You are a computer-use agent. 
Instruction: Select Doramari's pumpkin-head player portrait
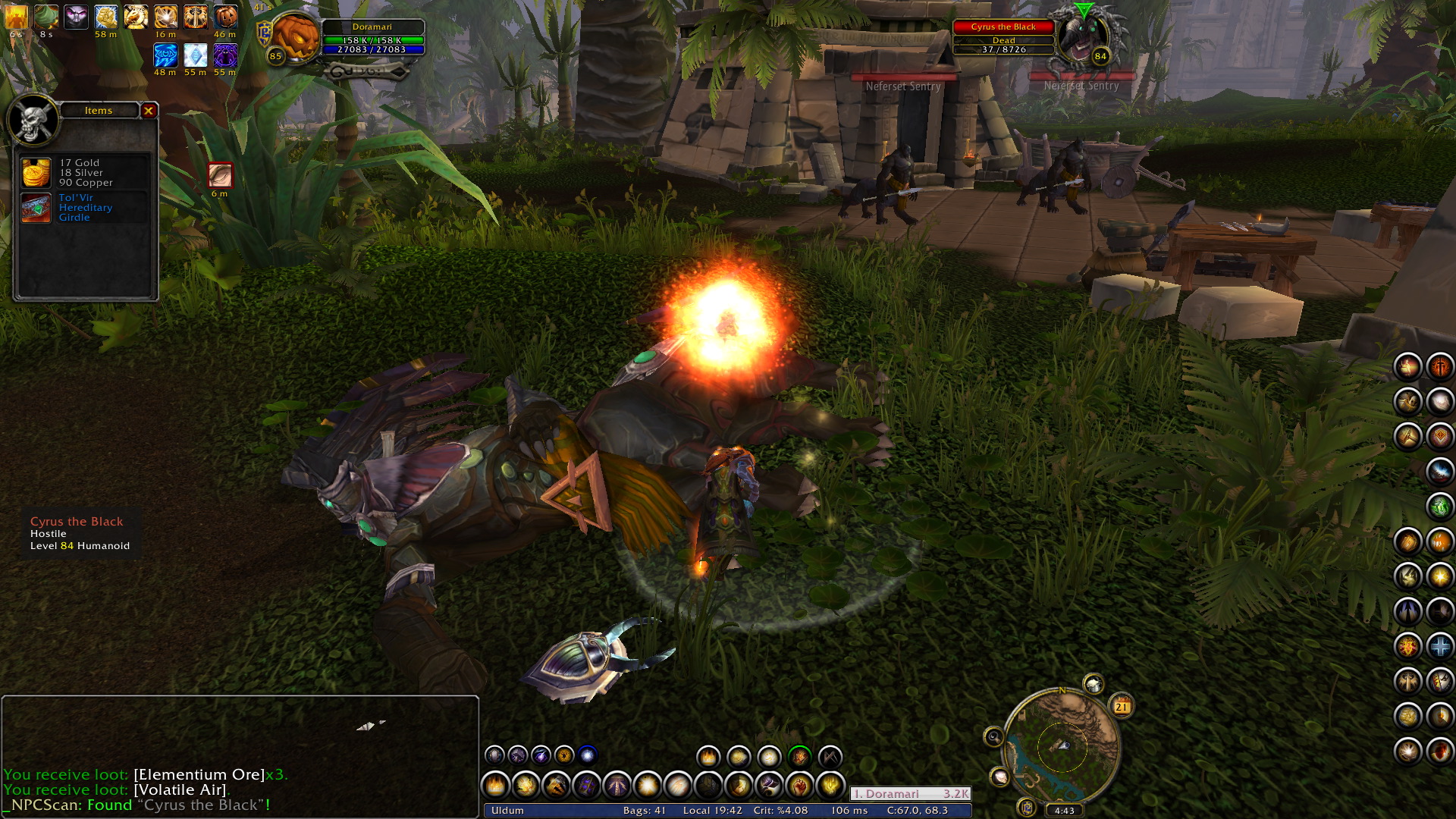pyautogui.click(x=295, y=36)
